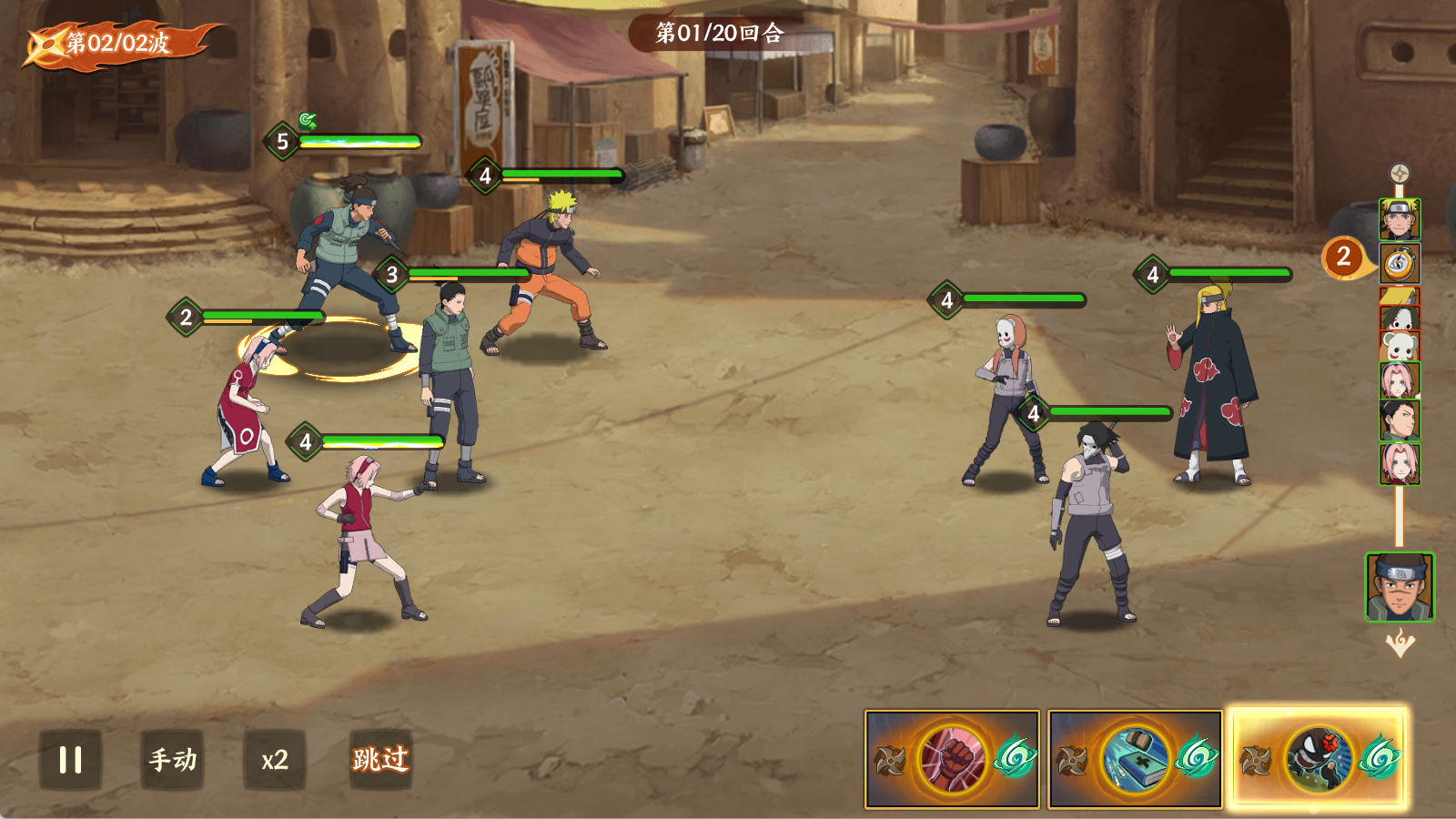Select Shikamaru's portrait in the turn order
The width and height of the screenshot is (1456, 819).
pos(1400,420)
